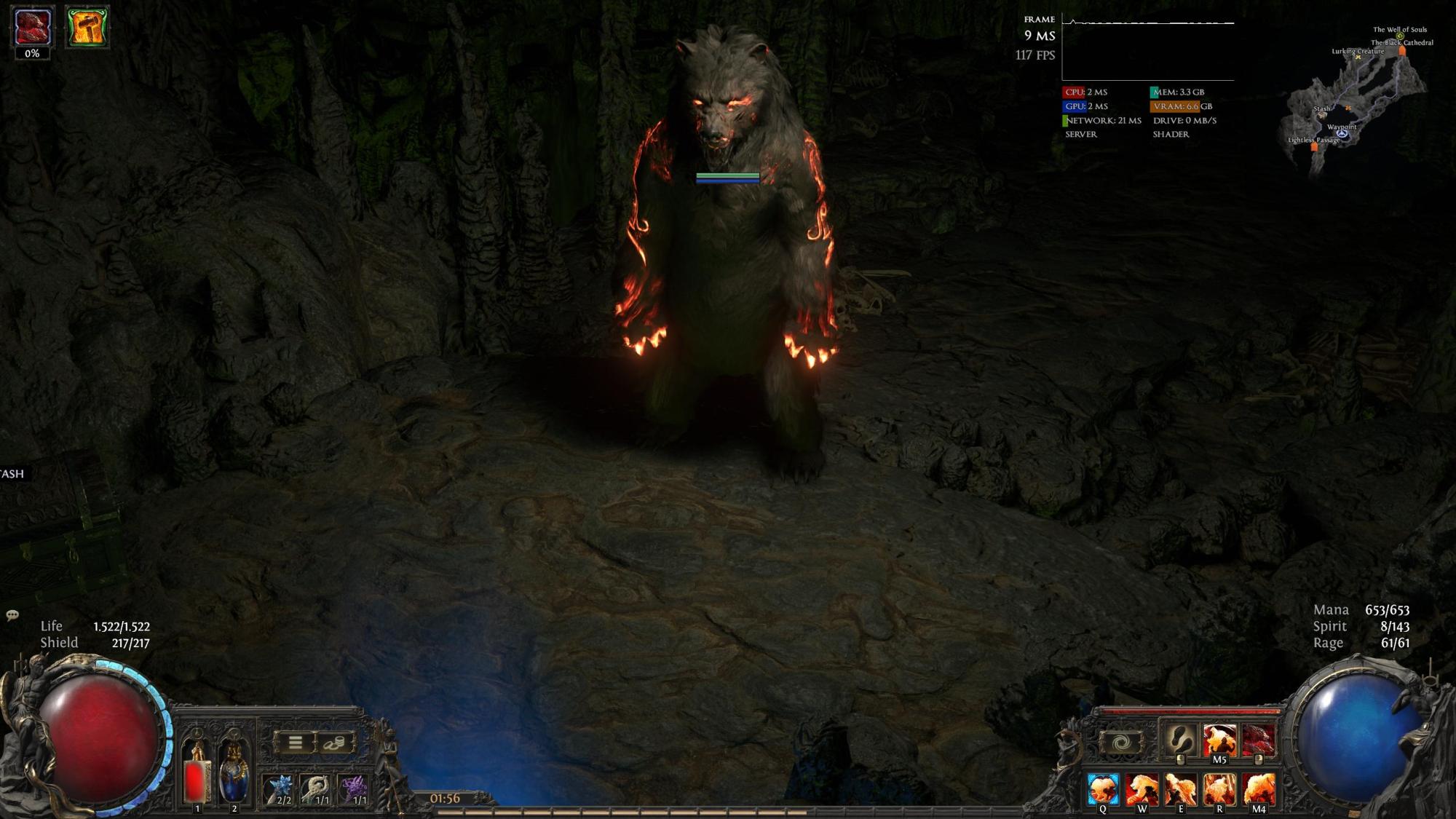Activate the W bear skill
The height and width of the screenshot is (819, 1456).
coord(1142,789)
